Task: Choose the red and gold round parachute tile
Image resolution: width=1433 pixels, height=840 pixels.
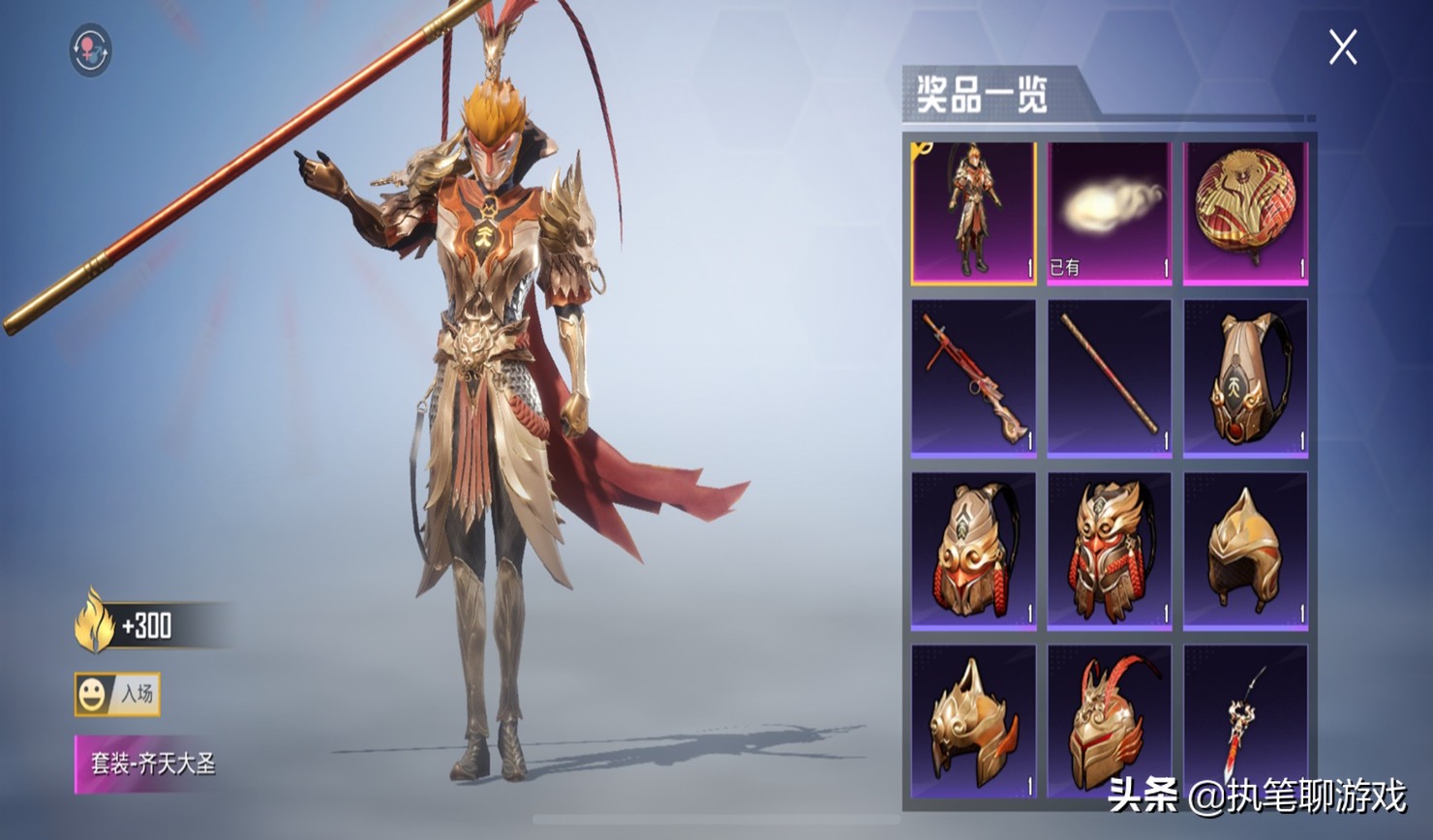Action: [1245, 213]
